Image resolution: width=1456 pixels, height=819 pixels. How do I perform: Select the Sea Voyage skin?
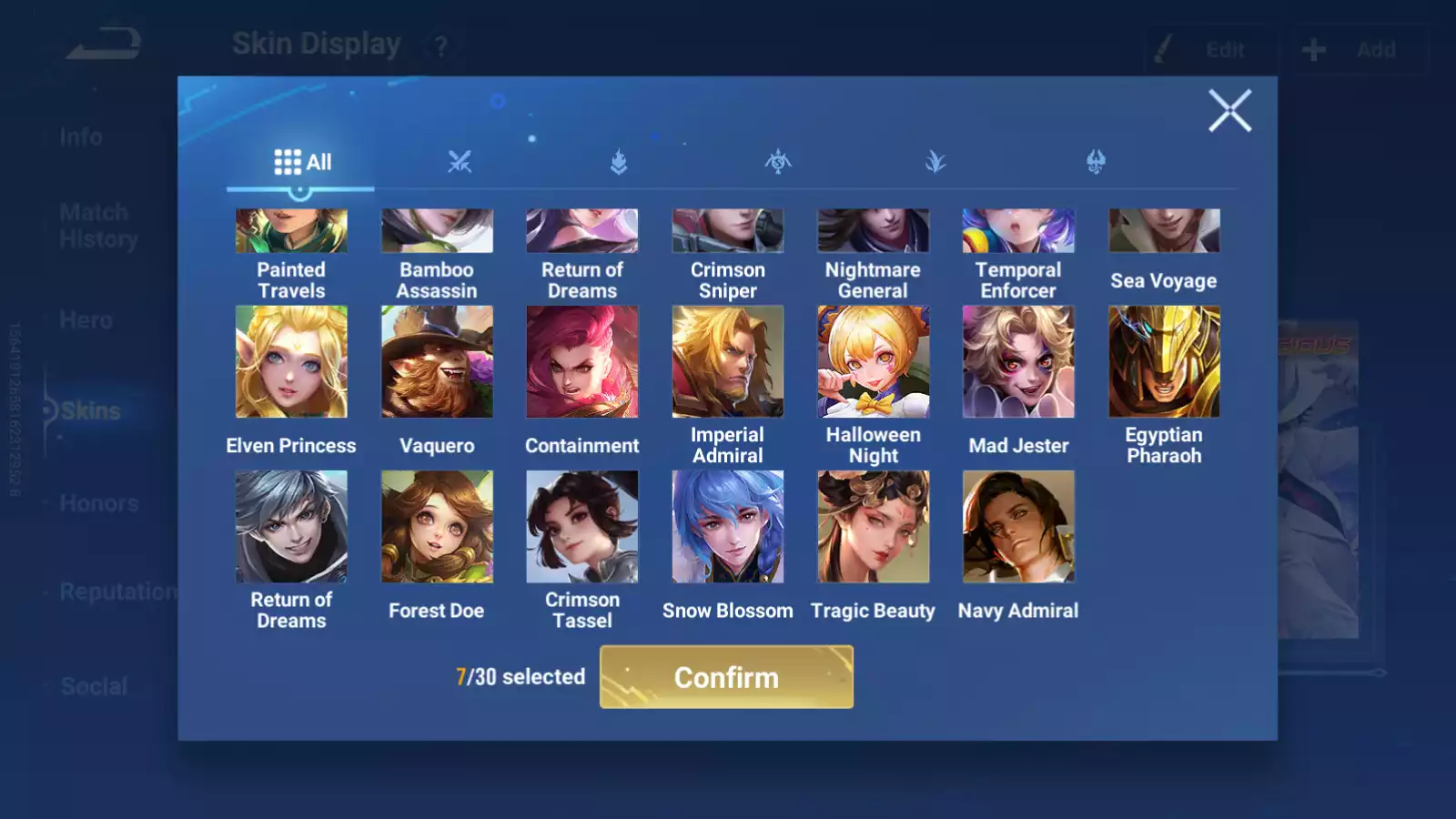[1164, 232]
